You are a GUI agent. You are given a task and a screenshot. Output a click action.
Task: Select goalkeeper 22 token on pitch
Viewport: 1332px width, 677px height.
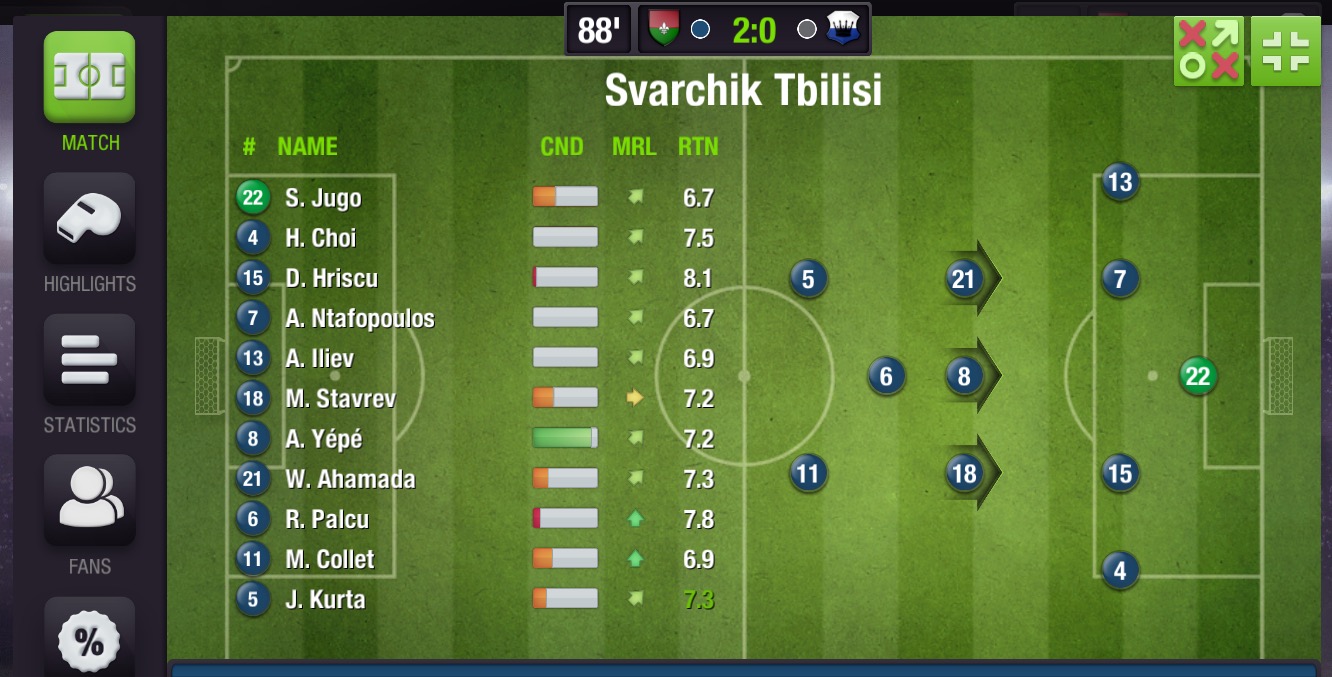1197,376
